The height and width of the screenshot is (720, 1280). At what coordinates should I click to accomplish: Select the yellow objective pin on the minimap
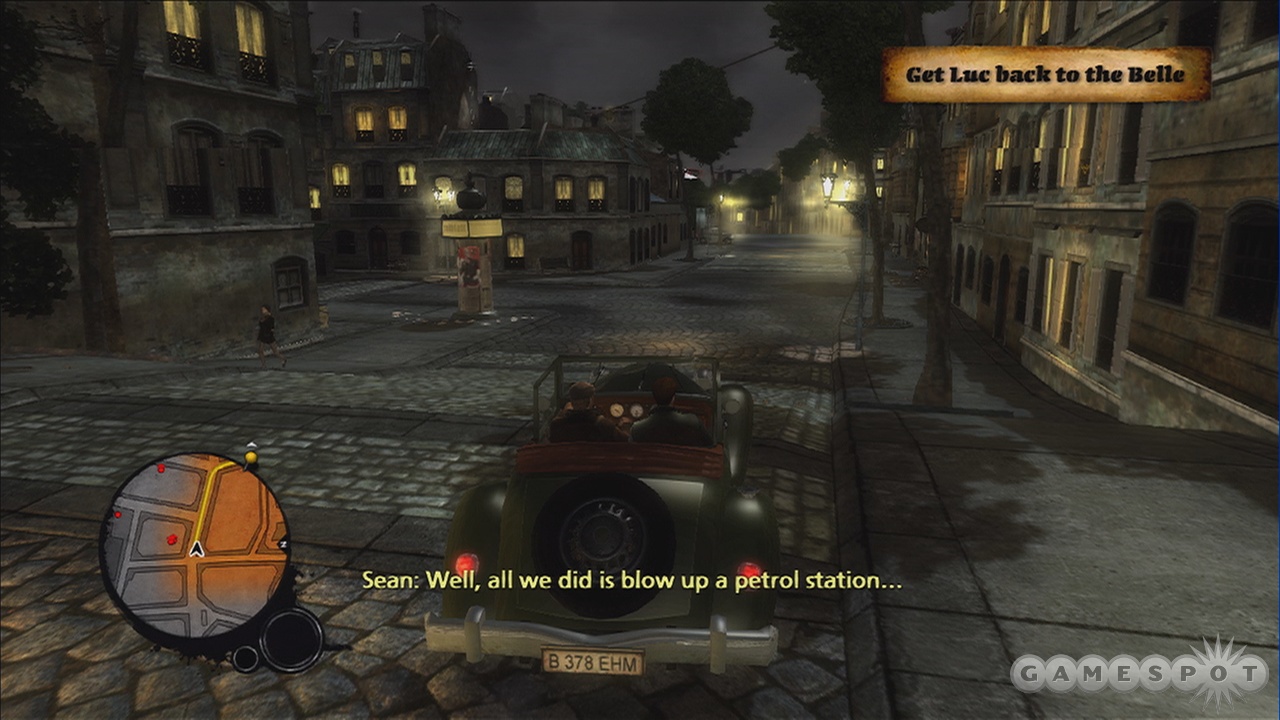[x=251, y=459]
